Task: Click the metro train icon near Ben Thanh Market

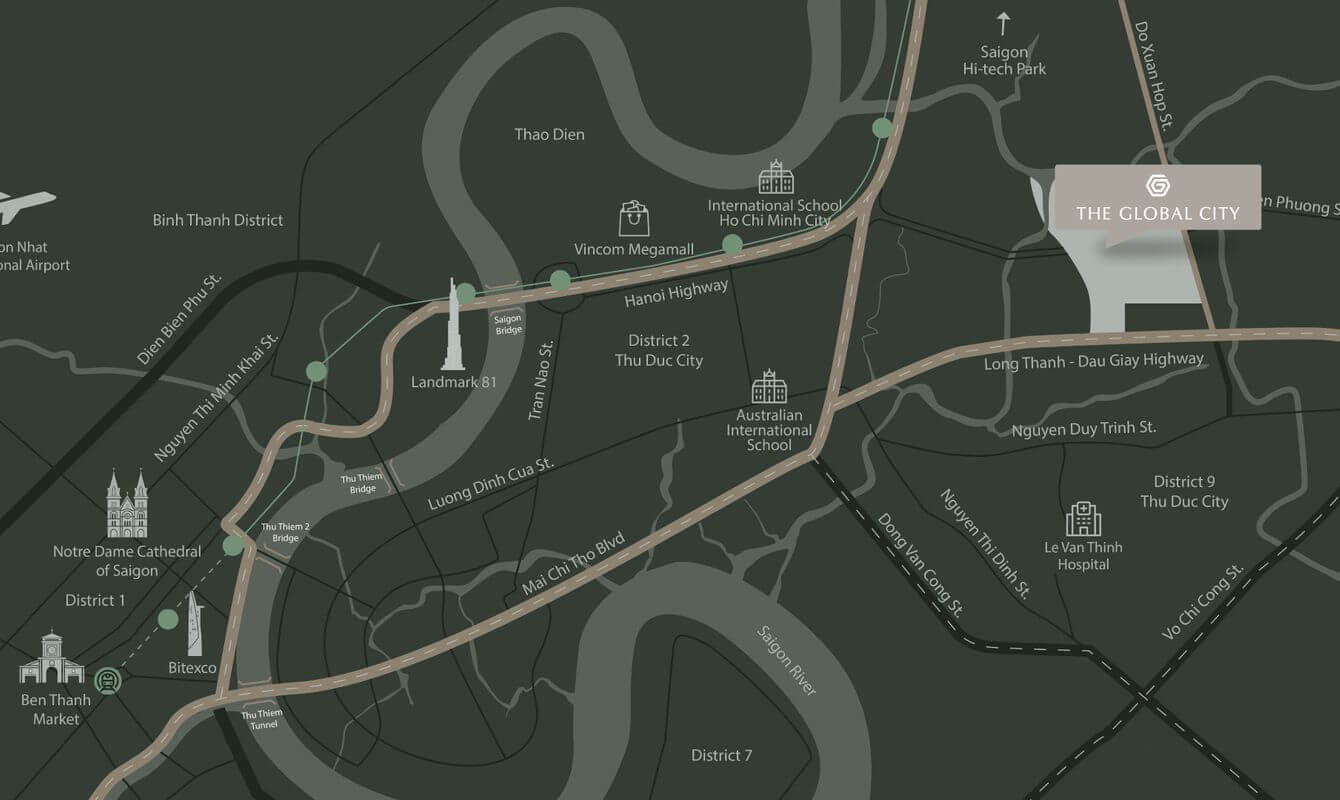Action: 107,681
